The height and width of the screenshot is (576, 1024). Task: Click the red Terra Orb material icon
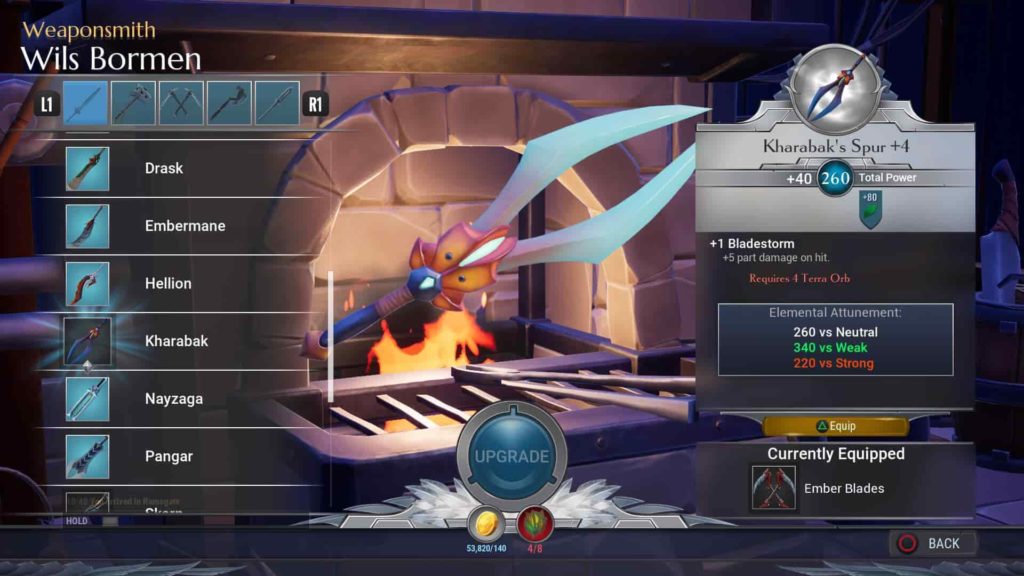[535, 524]
